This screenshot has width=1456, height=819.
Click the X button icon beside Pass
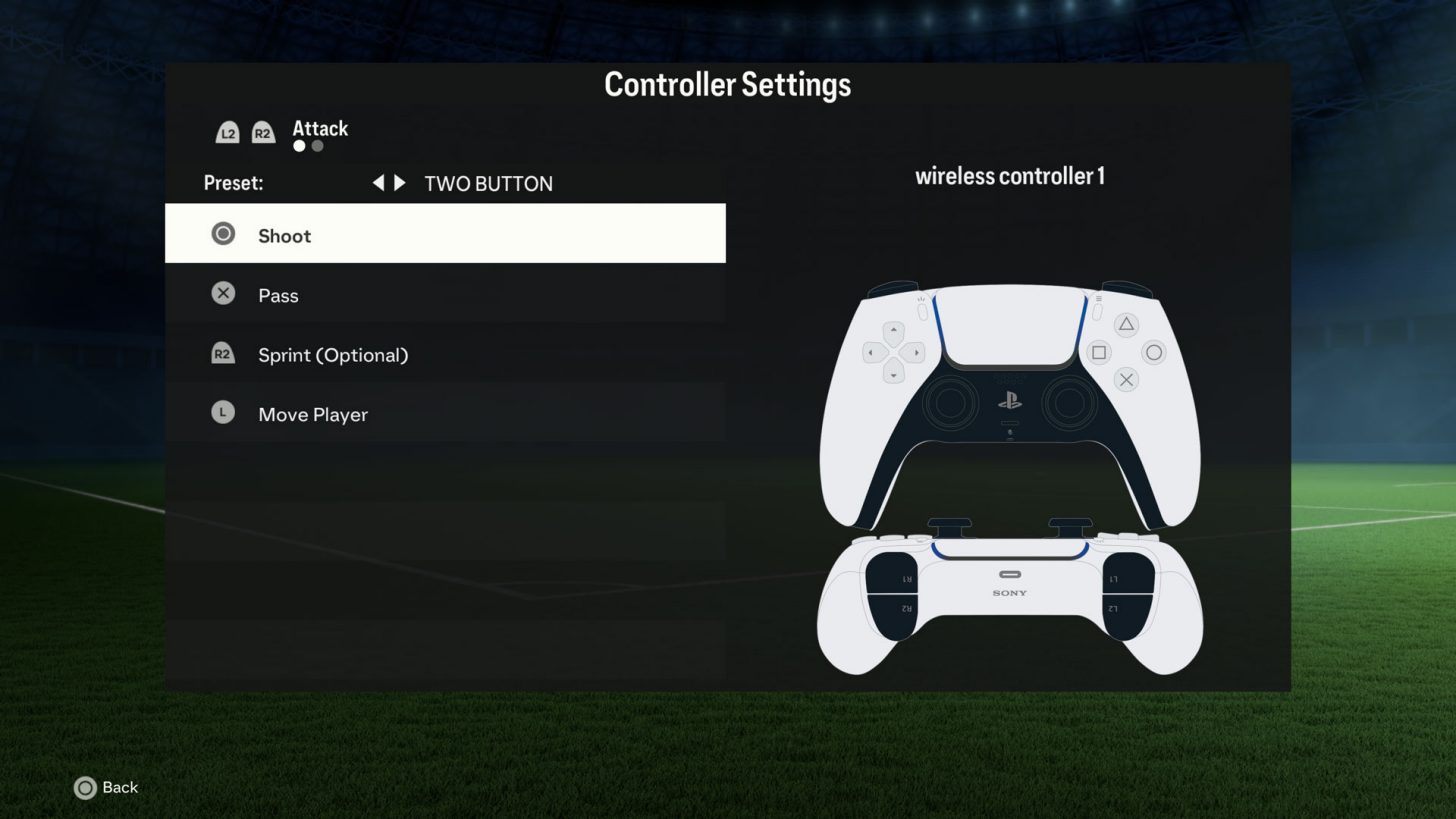point(222,293)
